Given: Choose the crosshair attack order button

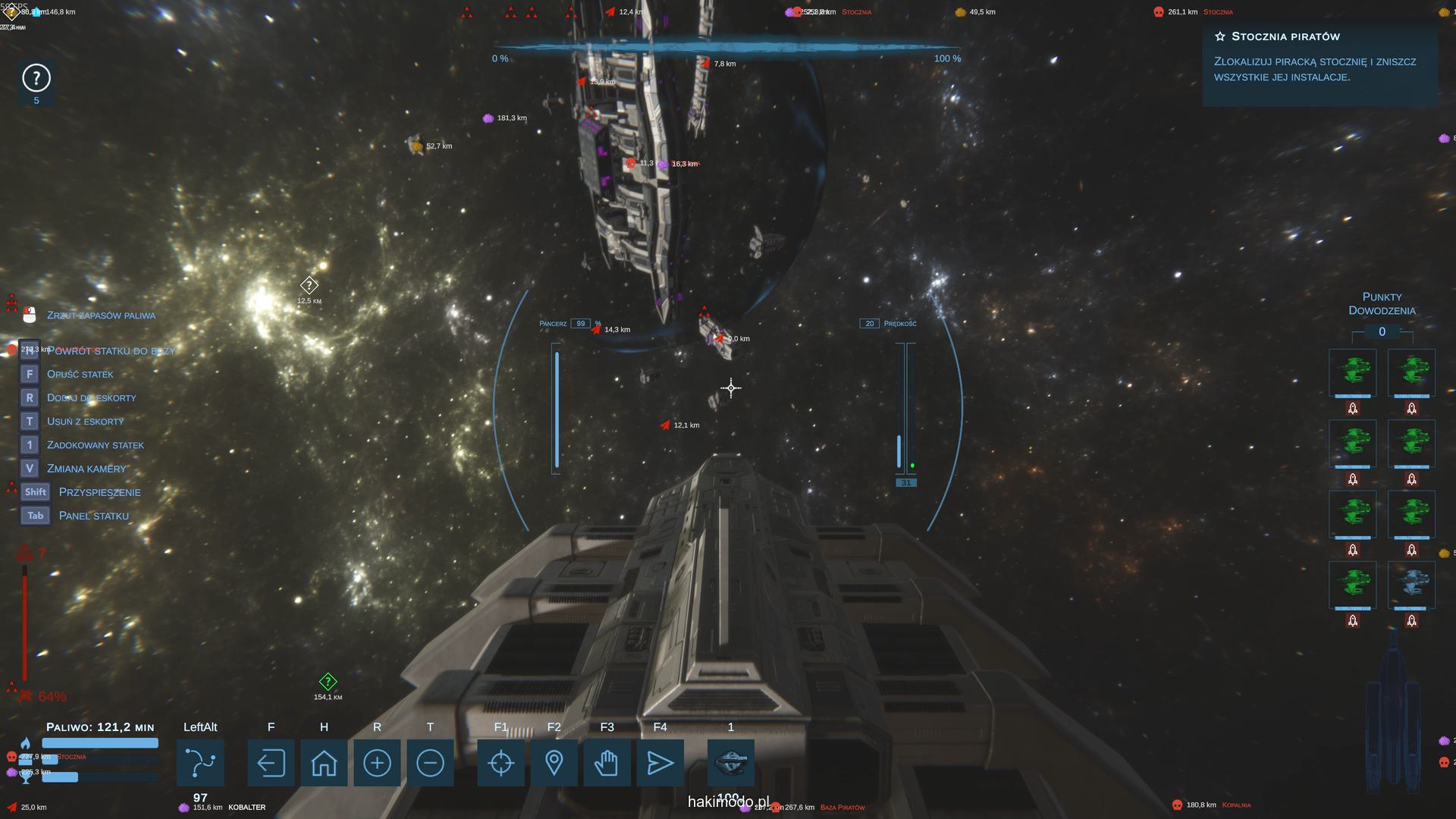Looking at the screenshot, I should [500, 763].
